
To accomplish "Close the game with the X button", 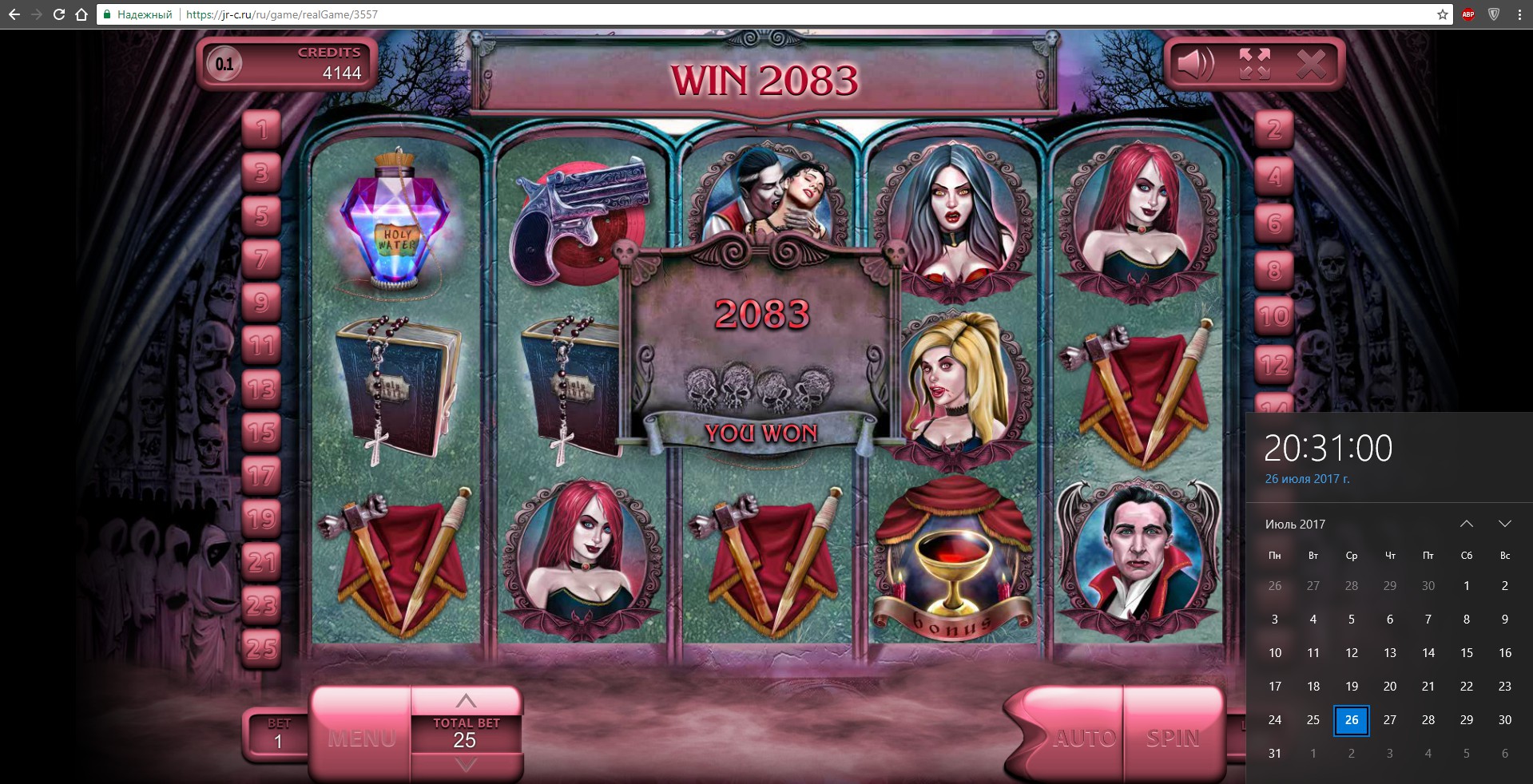I will coord(1311,64).
